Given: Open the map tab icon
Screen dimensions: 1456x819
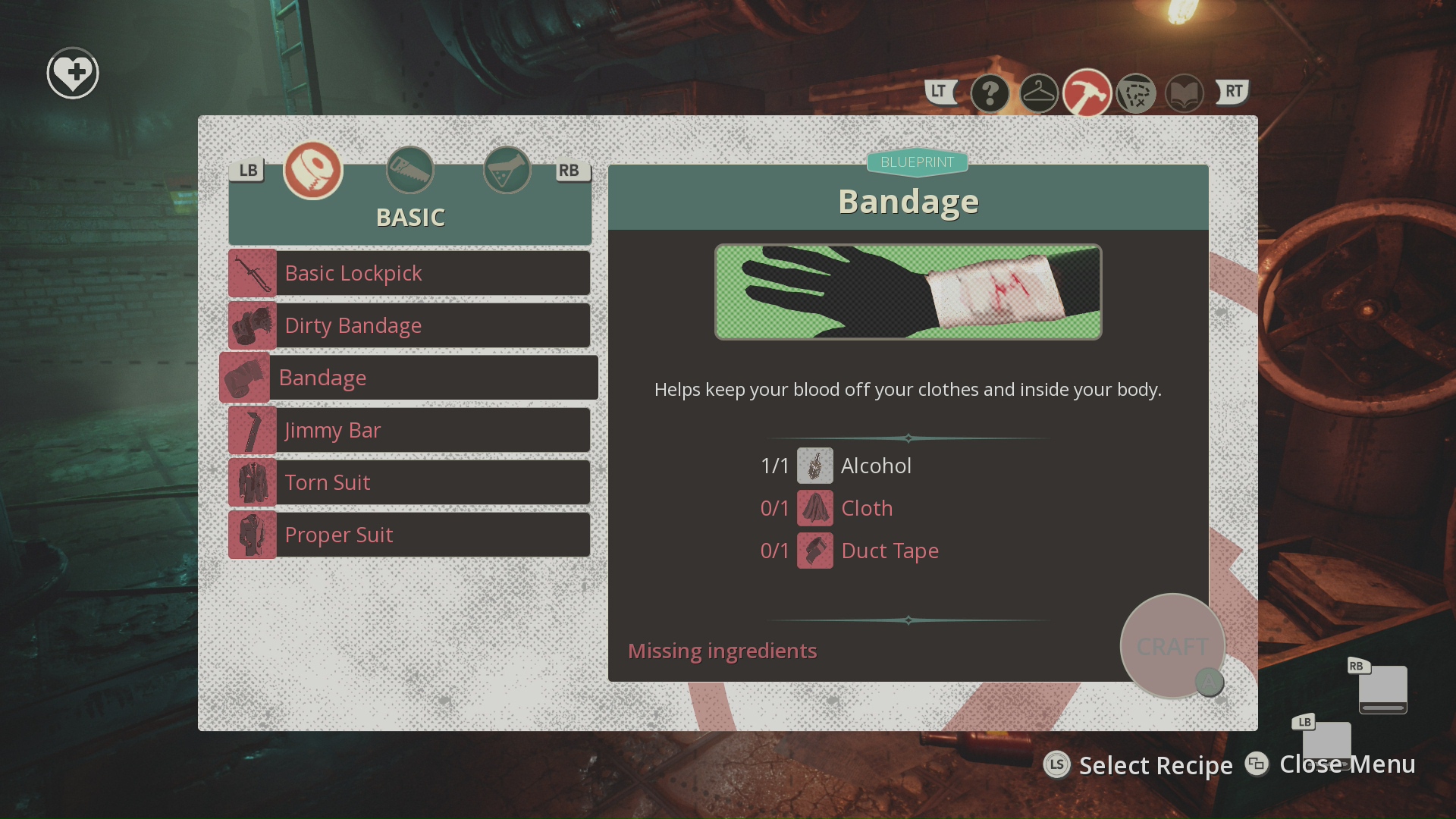Looking at the screenshot, I should coord(1135,94).
